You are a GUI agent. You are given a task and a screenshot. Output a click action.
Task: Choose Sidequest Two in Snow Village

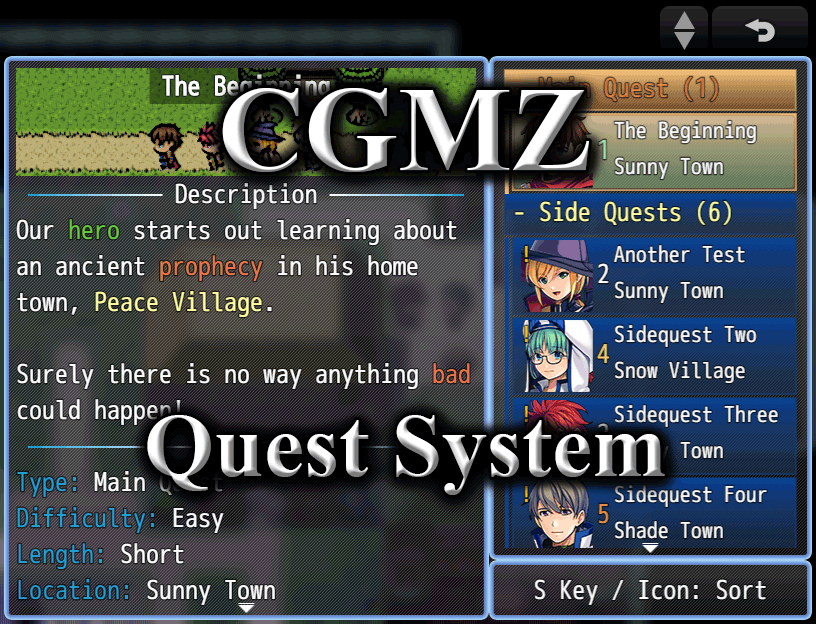pyautogui.click(x=651, y=354)
